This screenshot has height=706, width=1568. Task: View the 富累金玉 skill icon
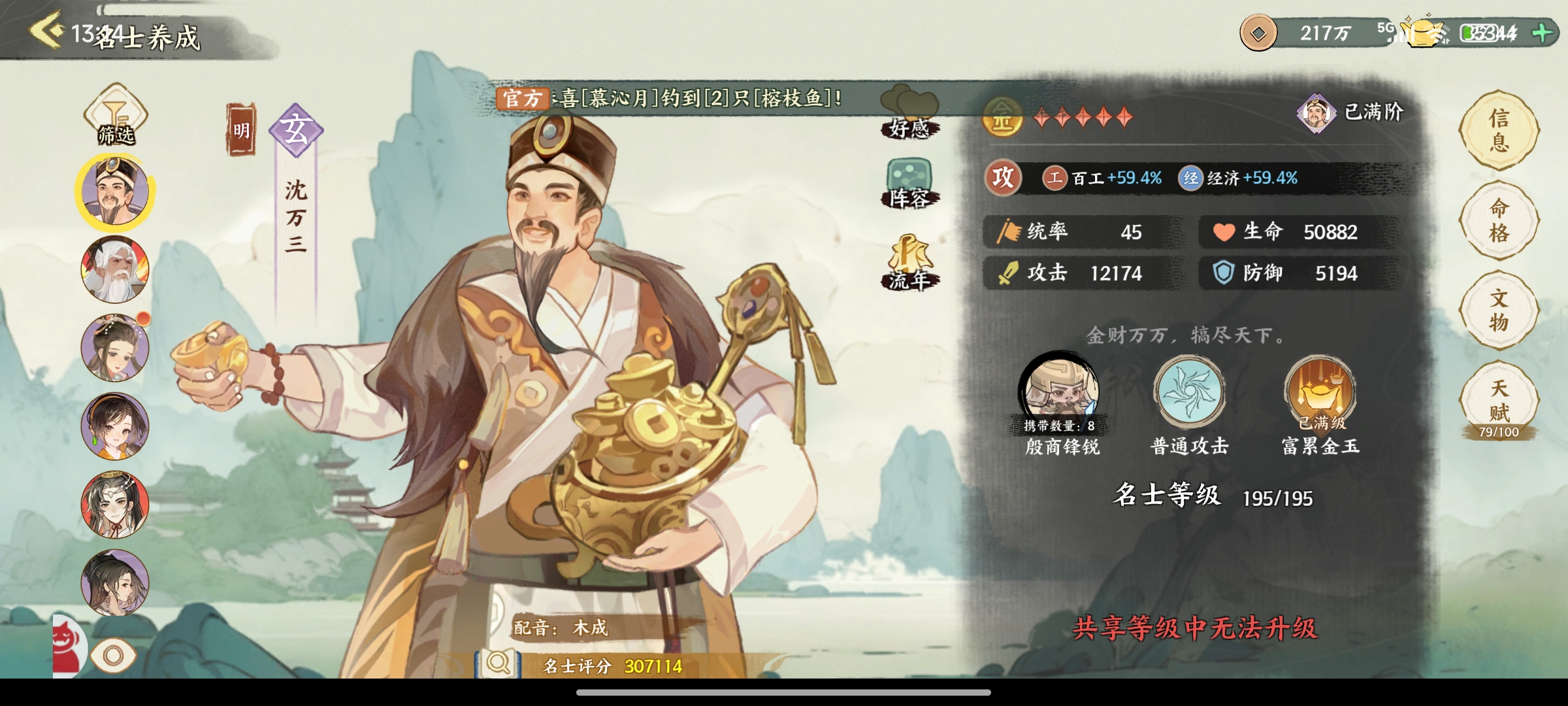point(1320,391)
